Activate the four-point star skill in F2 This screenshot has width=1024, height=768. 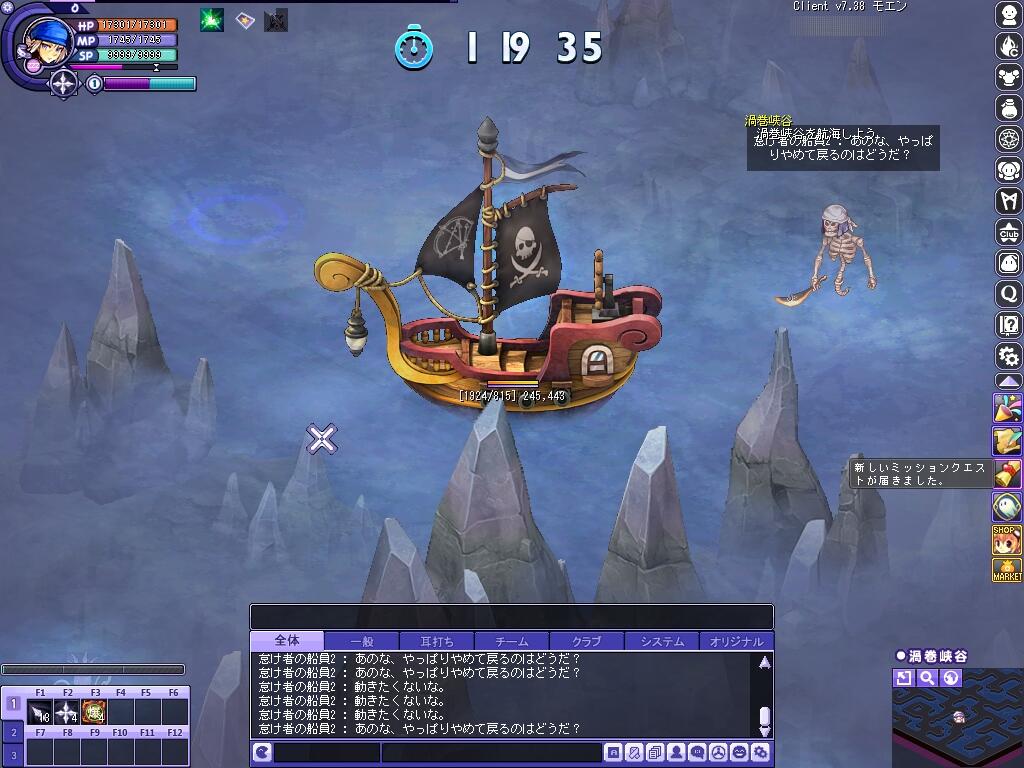(x=67, y=712)
